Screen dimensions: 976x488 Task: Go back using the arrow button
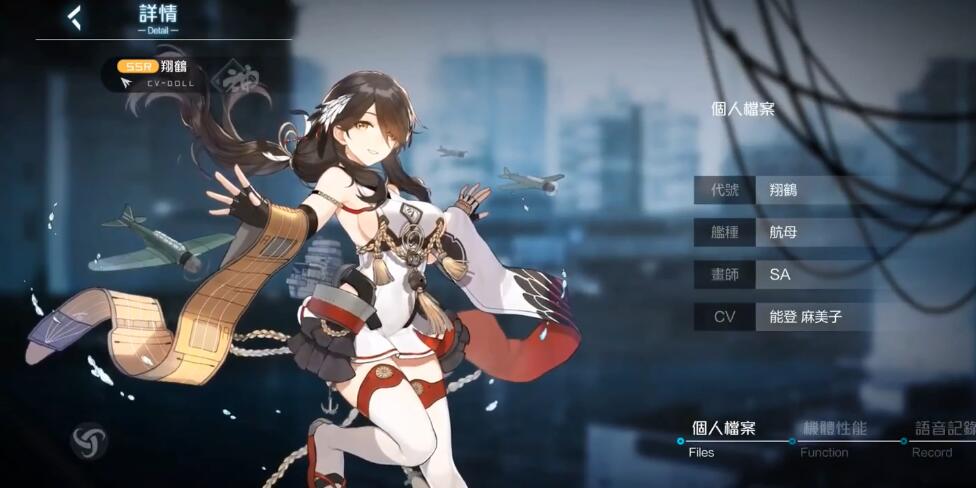75,17
